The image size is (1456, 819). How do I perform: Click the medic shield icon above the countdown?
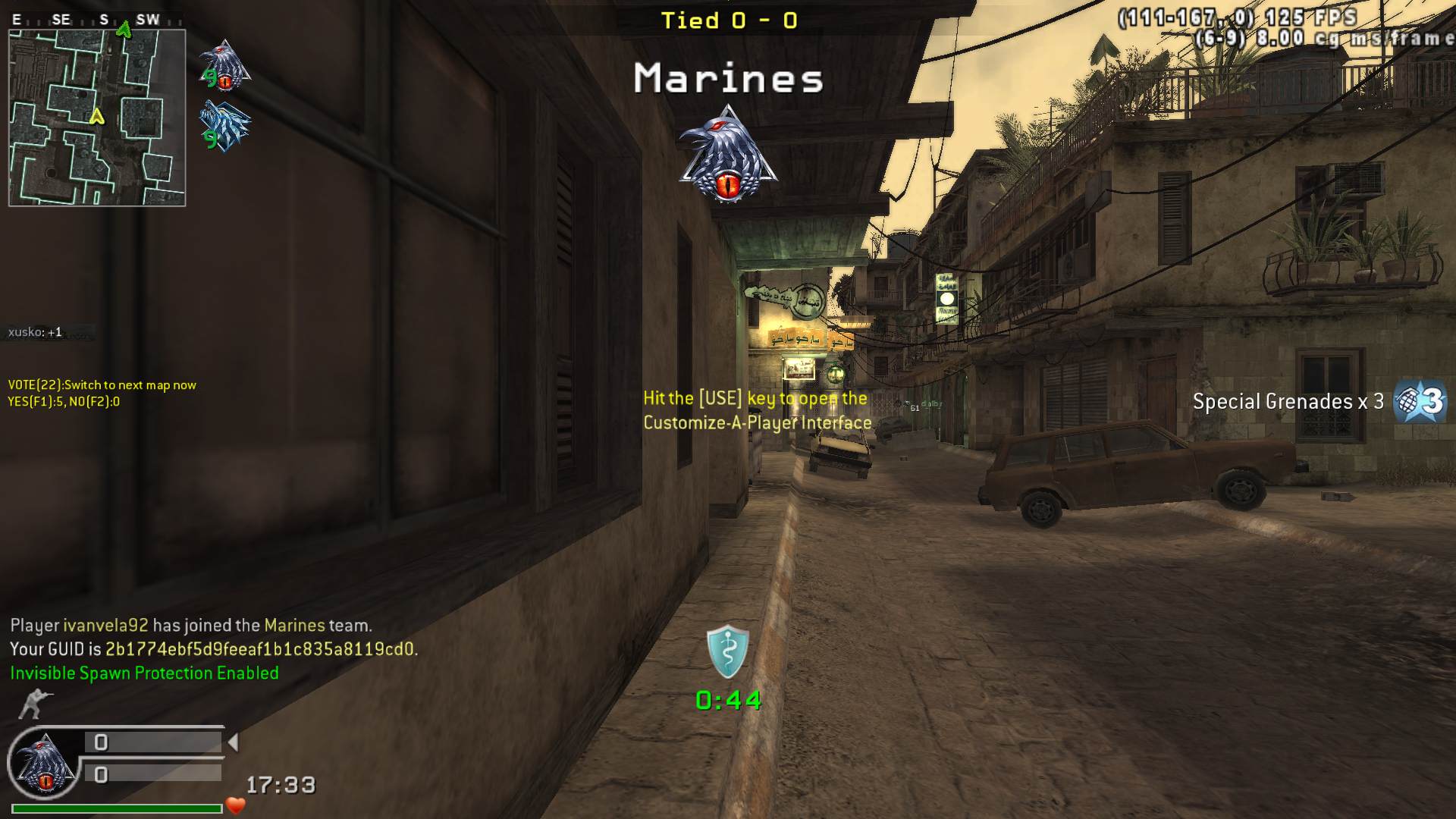coord(727,651)
